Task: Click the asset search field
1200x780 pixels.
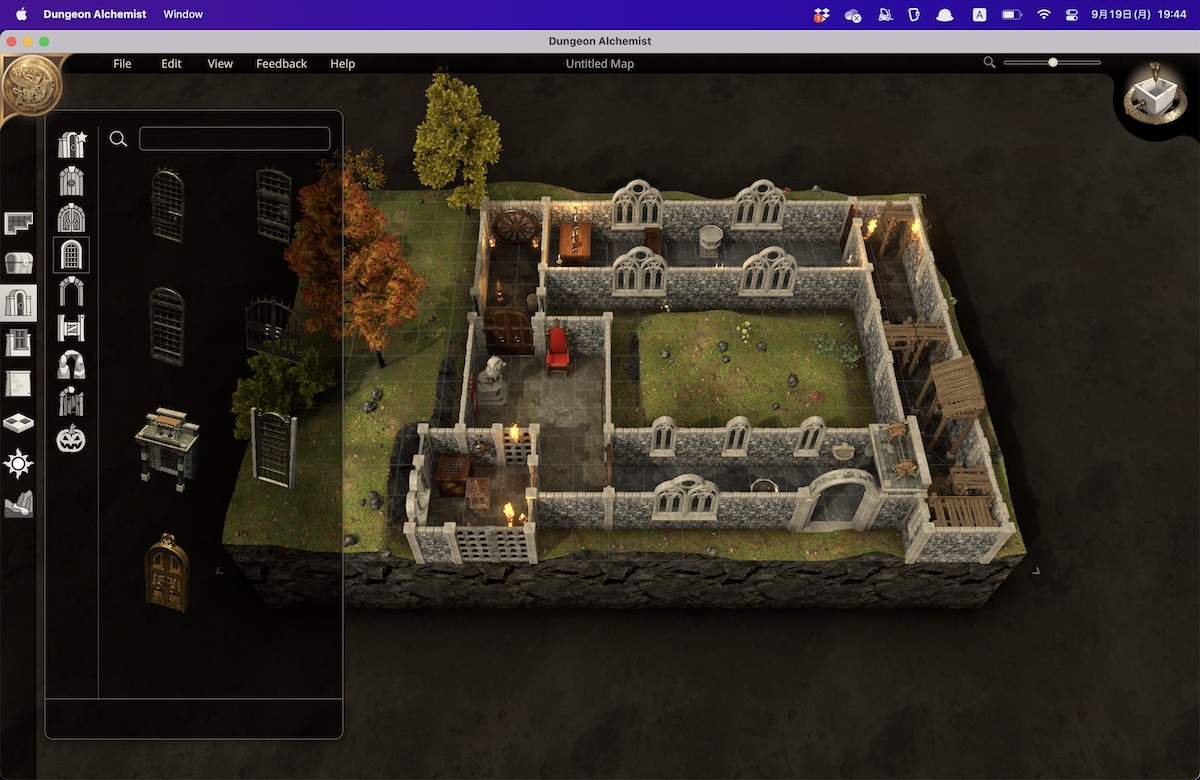Action: 234,139
